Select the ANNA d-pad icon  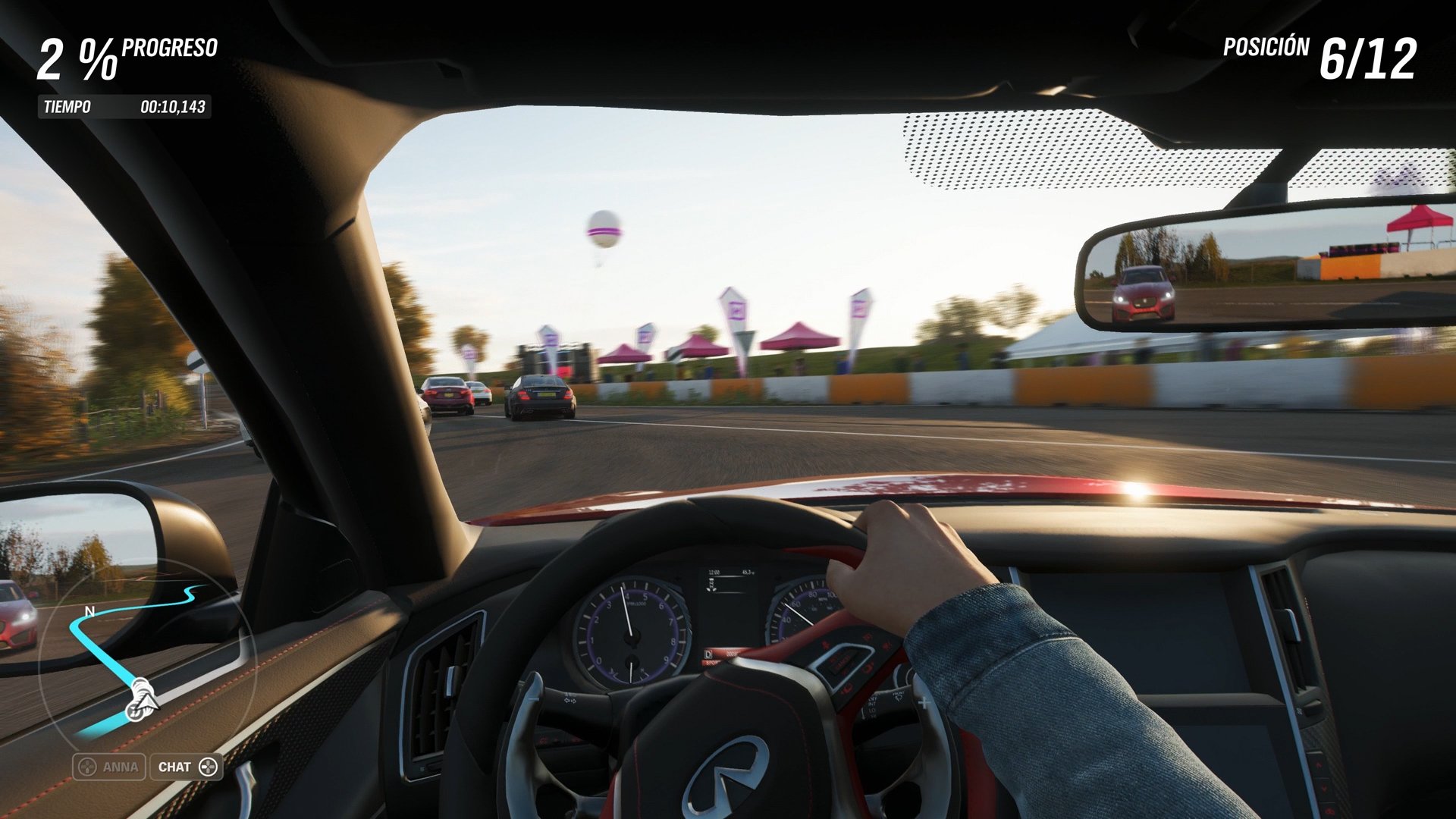click(x=87, y=767)
